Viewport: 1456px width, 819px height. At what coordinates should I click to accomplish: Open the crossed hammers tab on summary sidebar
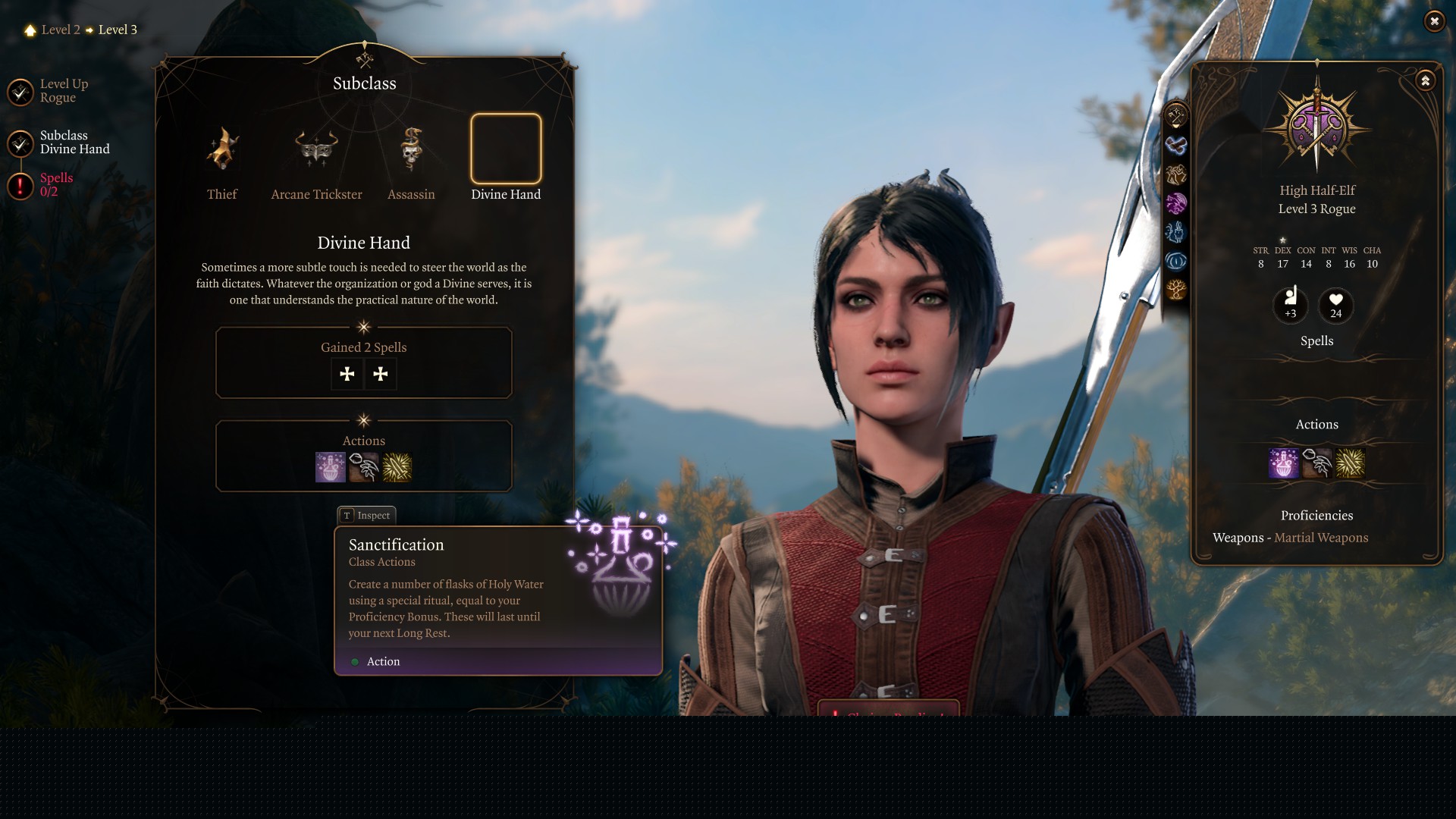1176,116
